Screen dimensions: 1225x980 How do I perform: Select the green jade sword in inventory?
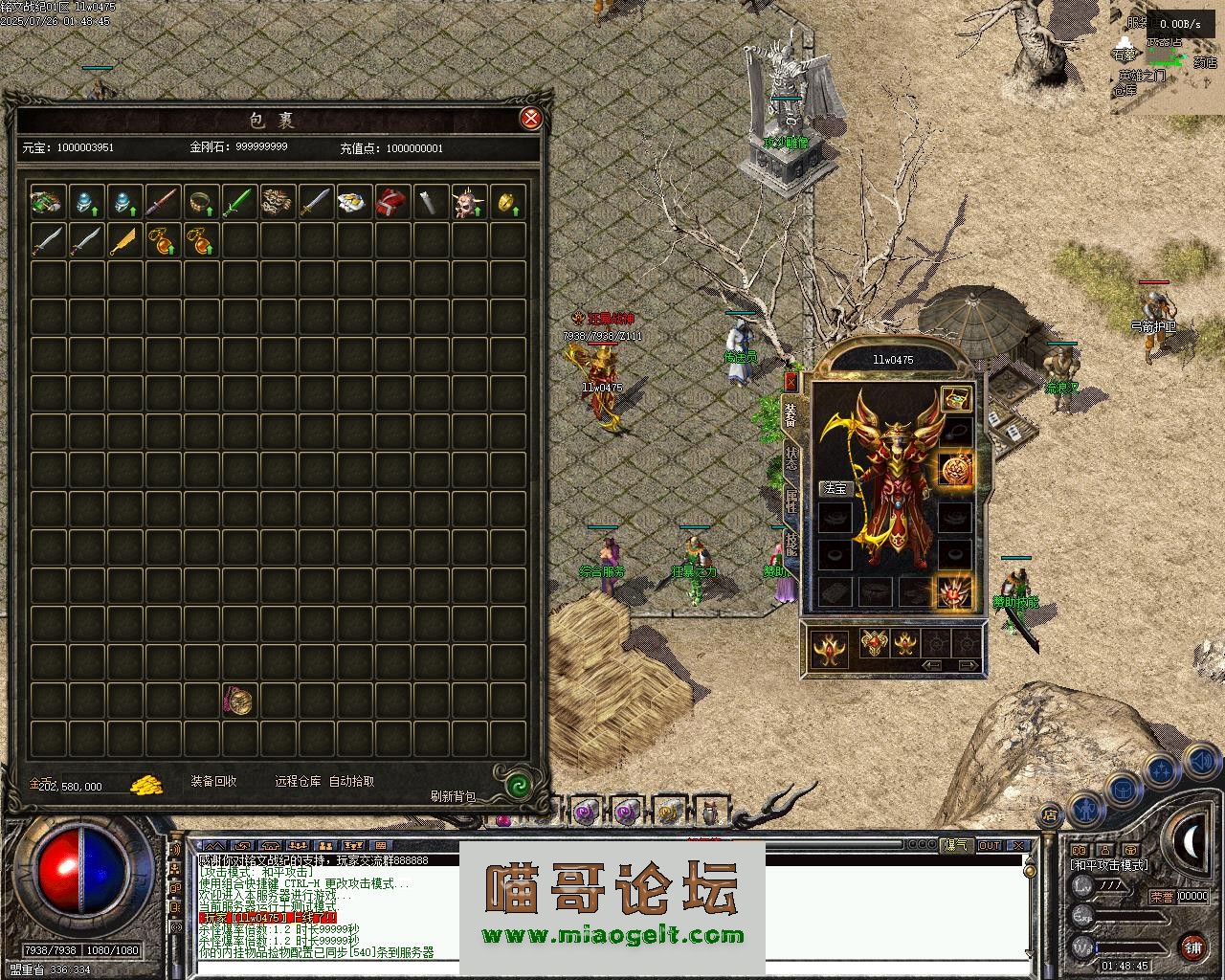tap(239, 202)
